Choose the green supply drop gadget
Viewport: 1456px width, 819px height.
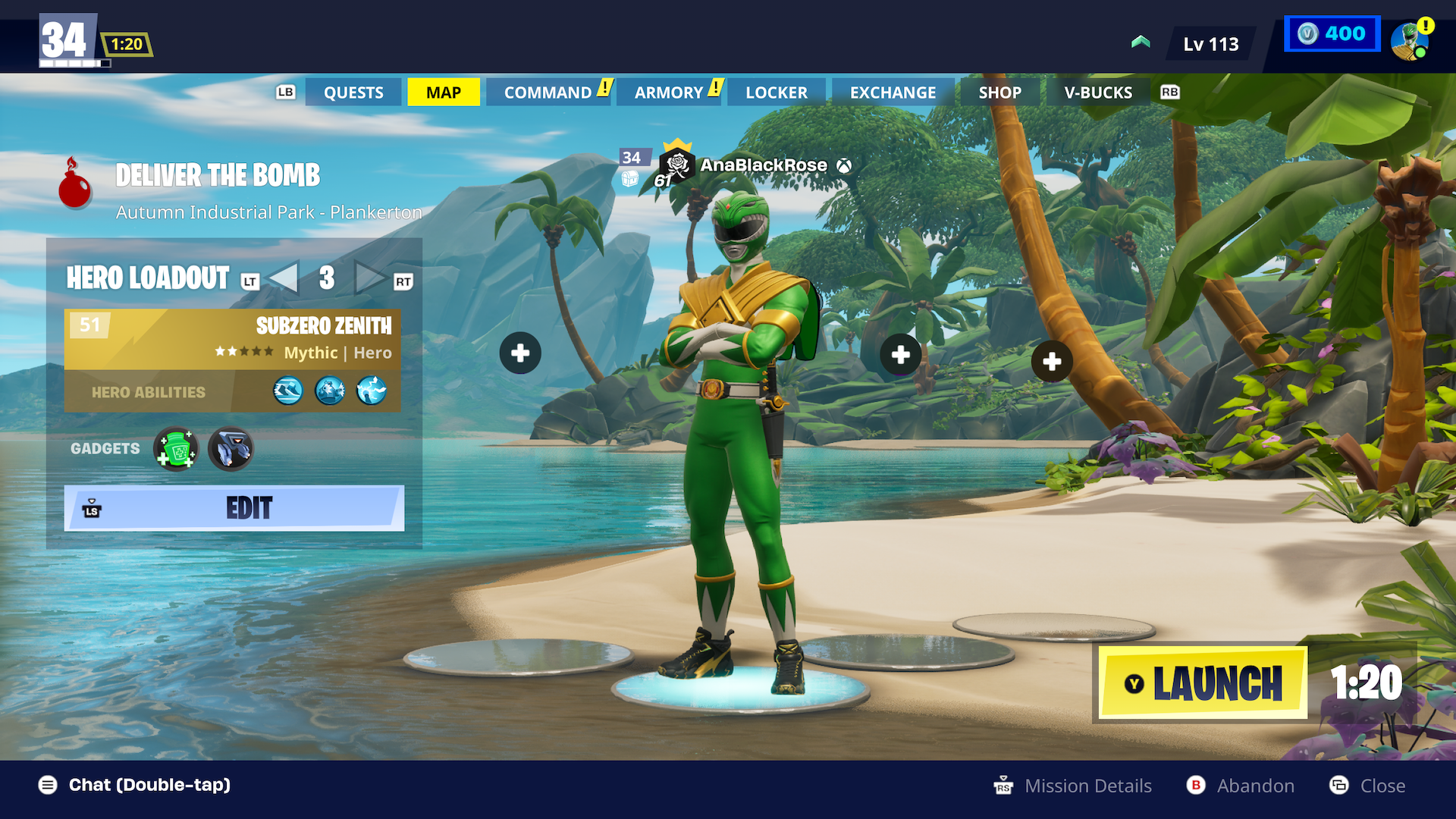click(176, 449)
